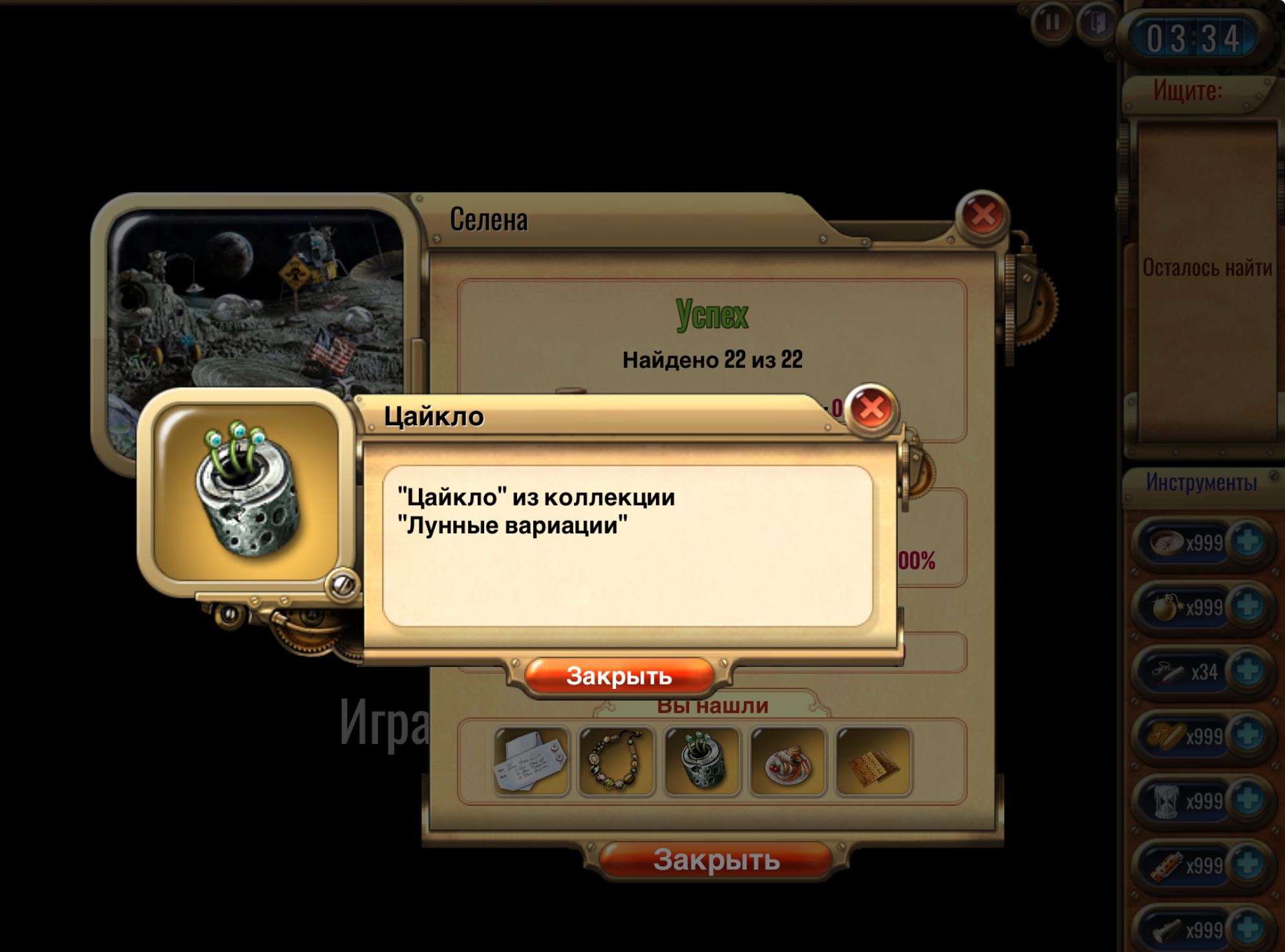Click the dimmed Закрыть button under the results panel

716,860
